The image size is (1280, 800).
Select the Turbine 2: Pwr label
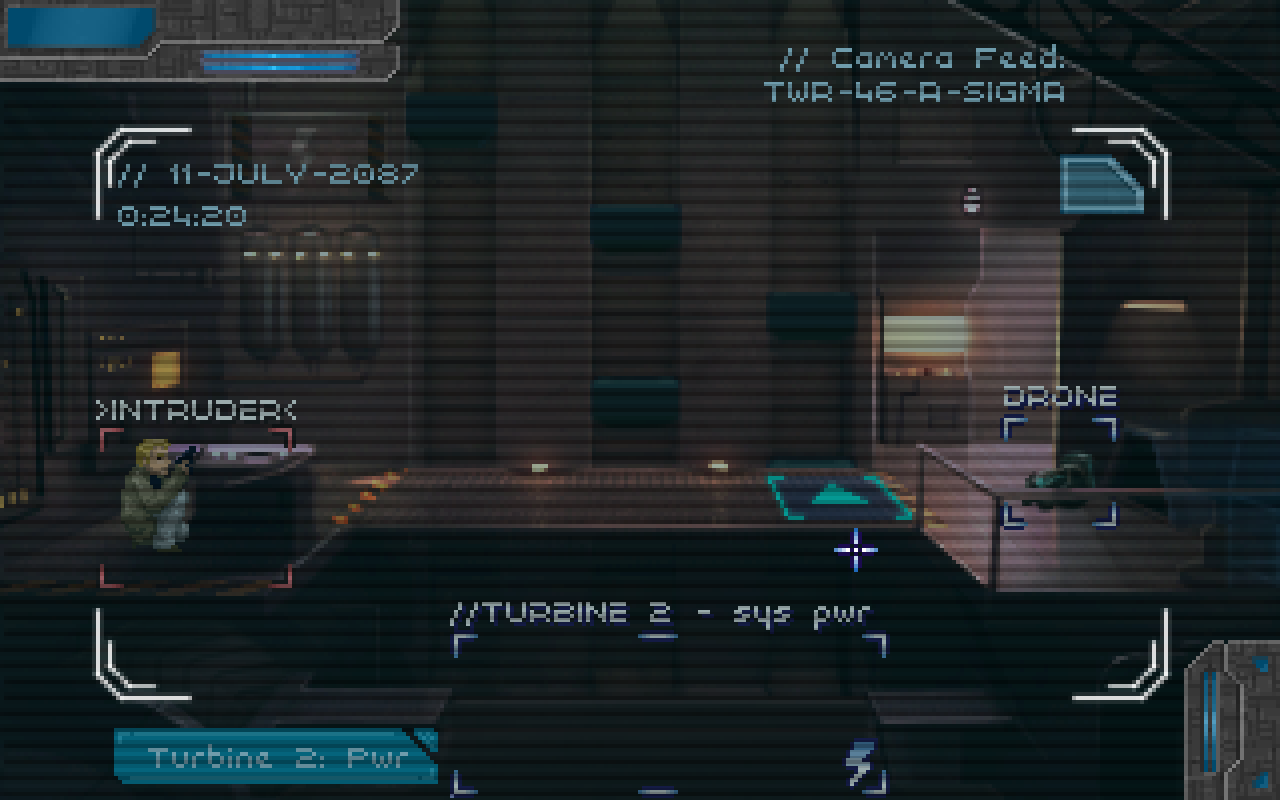coord(276,757)
